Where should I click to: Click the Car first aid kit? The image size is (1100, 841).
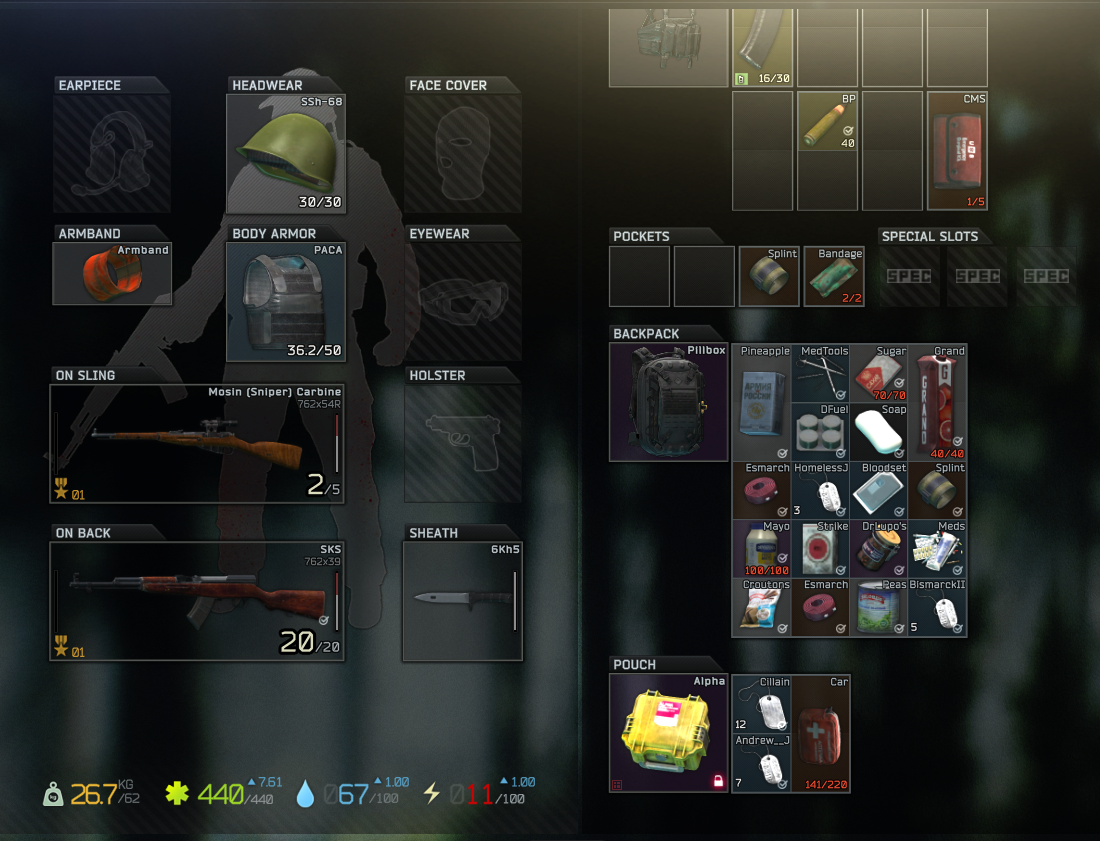click(x=821, y=733)
